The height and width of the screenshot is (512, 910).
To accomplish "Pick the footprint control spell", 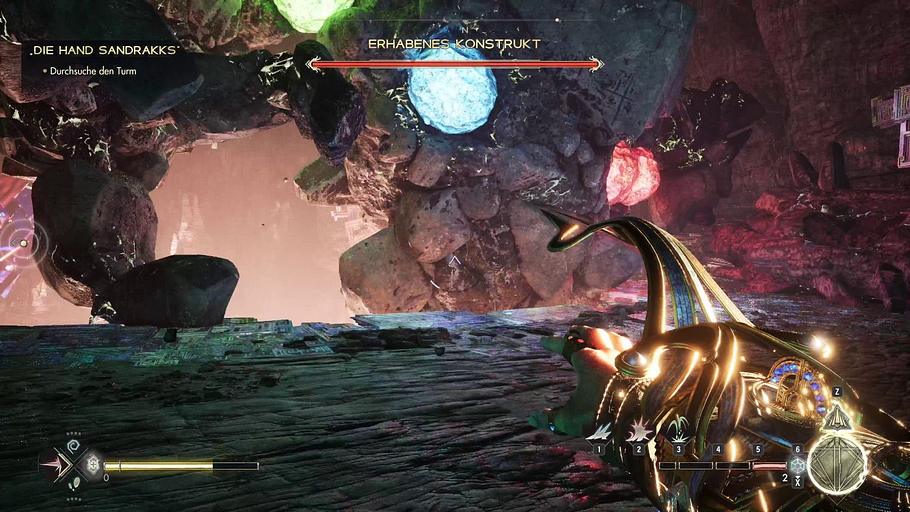I will pyautogui.click(x=73, y=484).
